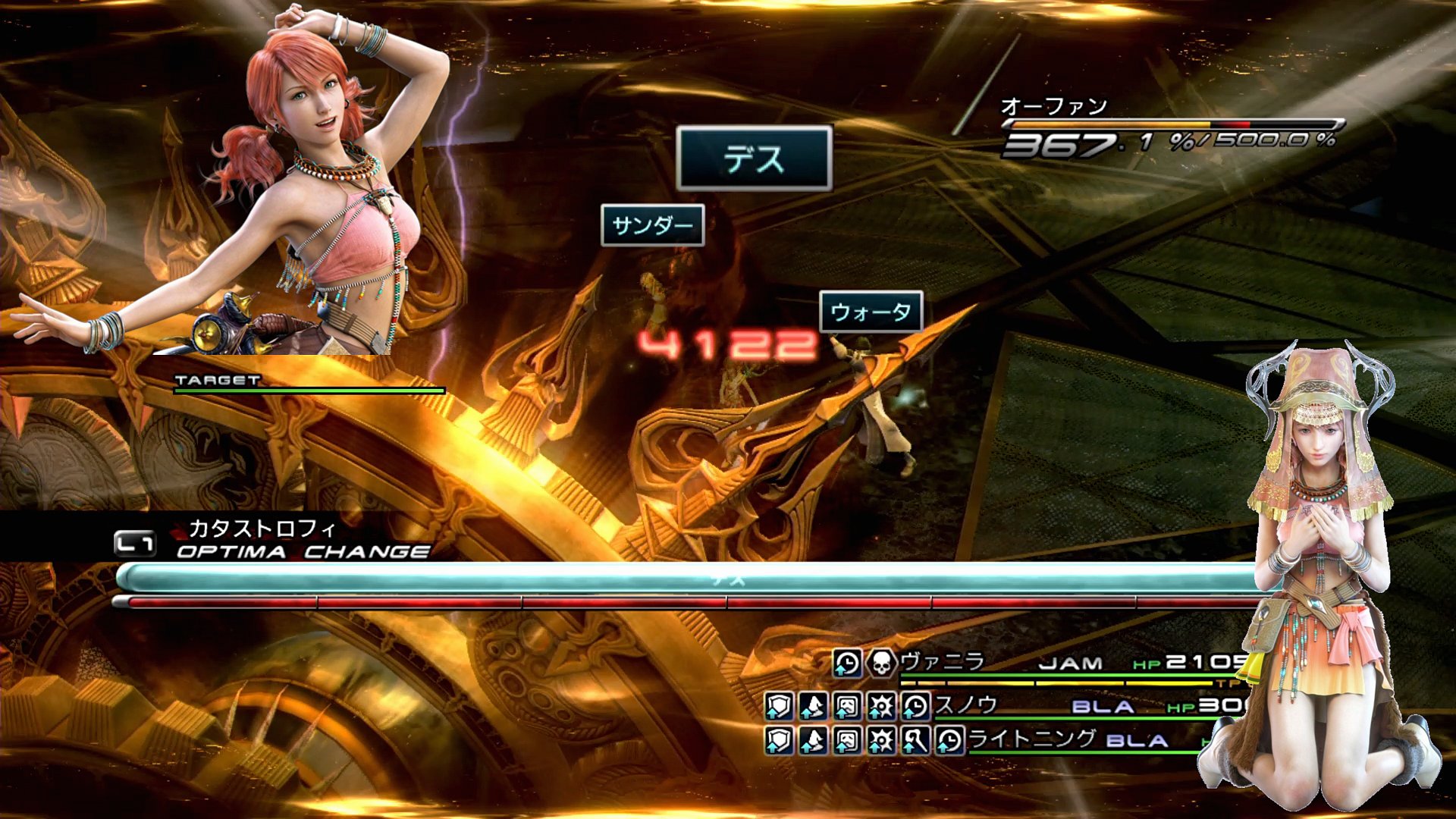Click the Haste clock icon beside ヴァニラ

click(847, 664)
